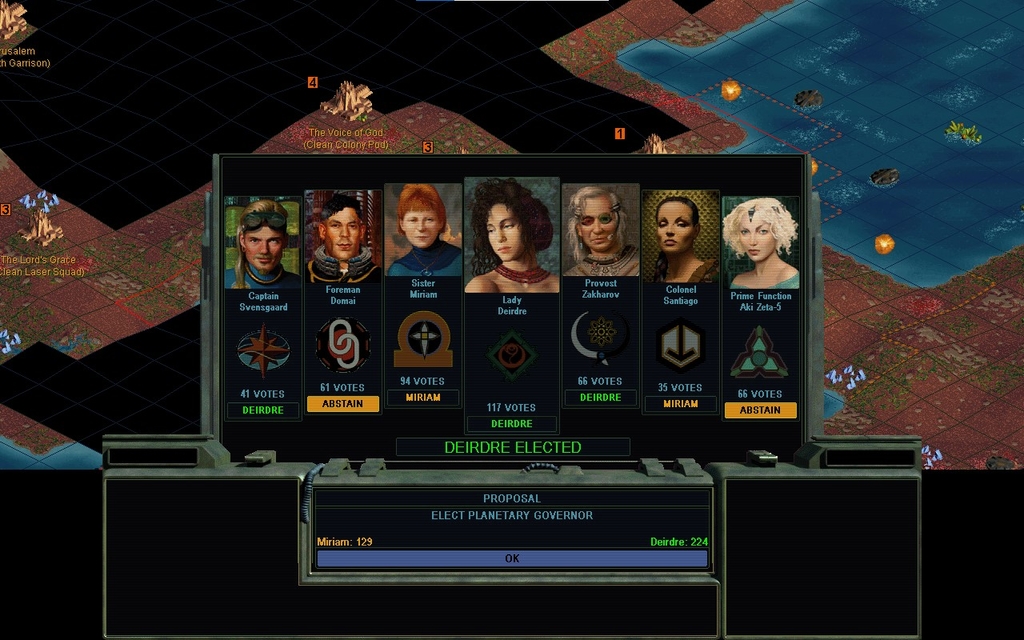The height and width of the screenshot is (640, 1024).
Task: Click the hexagon emblem under Colonel Santiago
Action: (x=680, y=346)
